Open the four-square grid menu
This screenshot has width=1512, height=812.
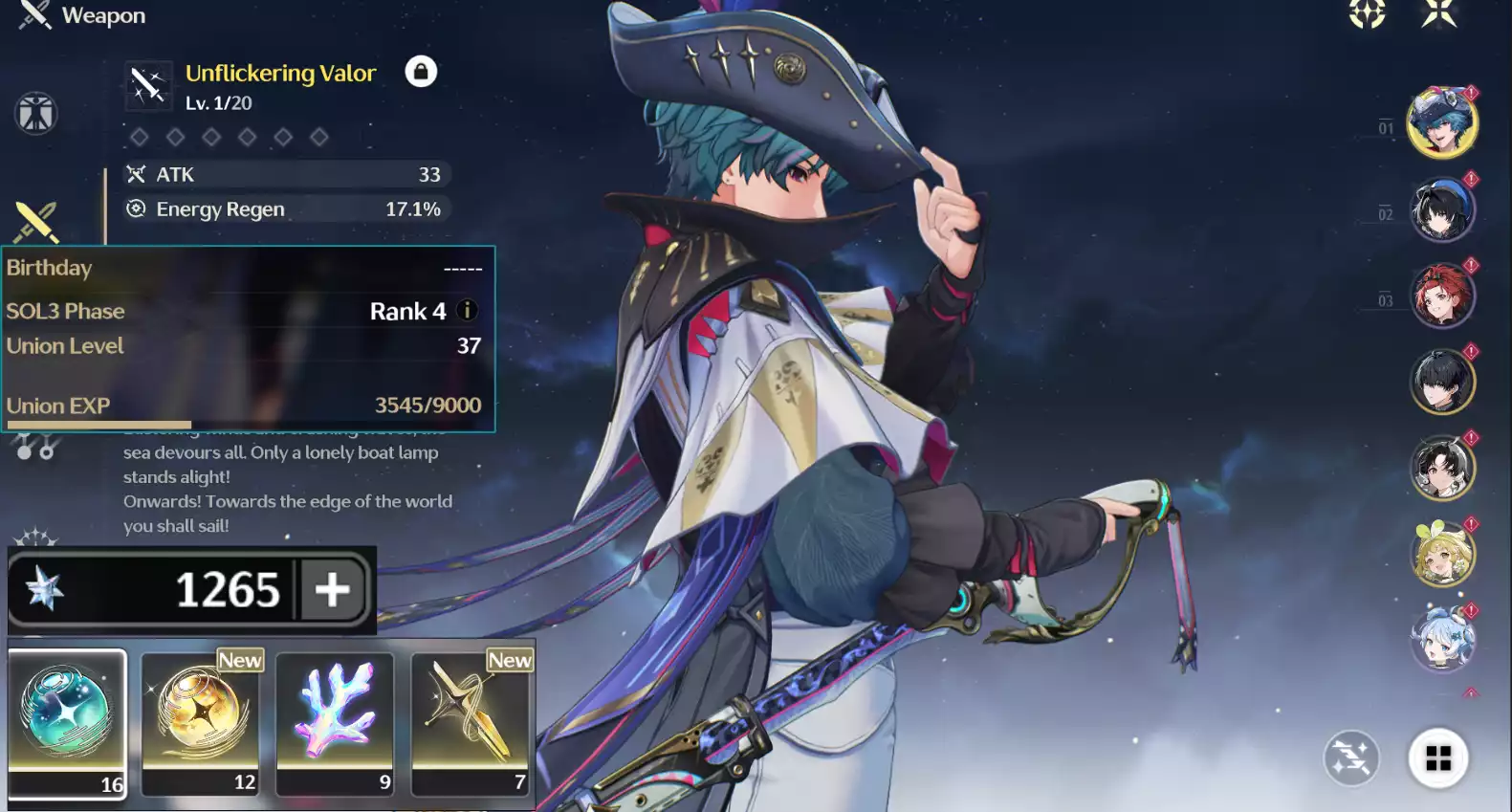(1438, 758)
